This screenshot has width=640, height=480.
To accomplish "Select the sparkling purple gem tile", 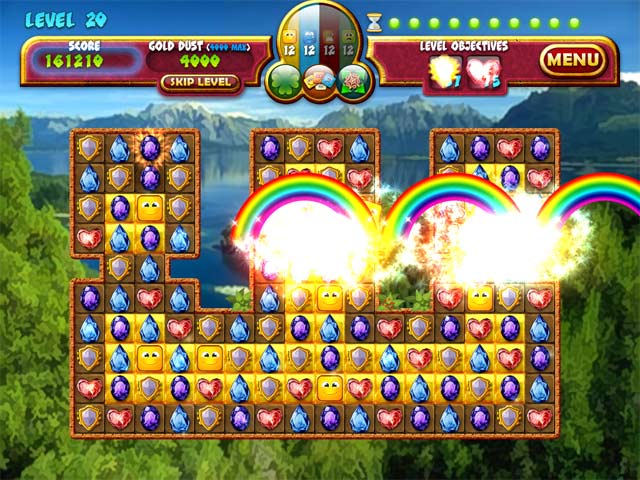I will point(150,148).
